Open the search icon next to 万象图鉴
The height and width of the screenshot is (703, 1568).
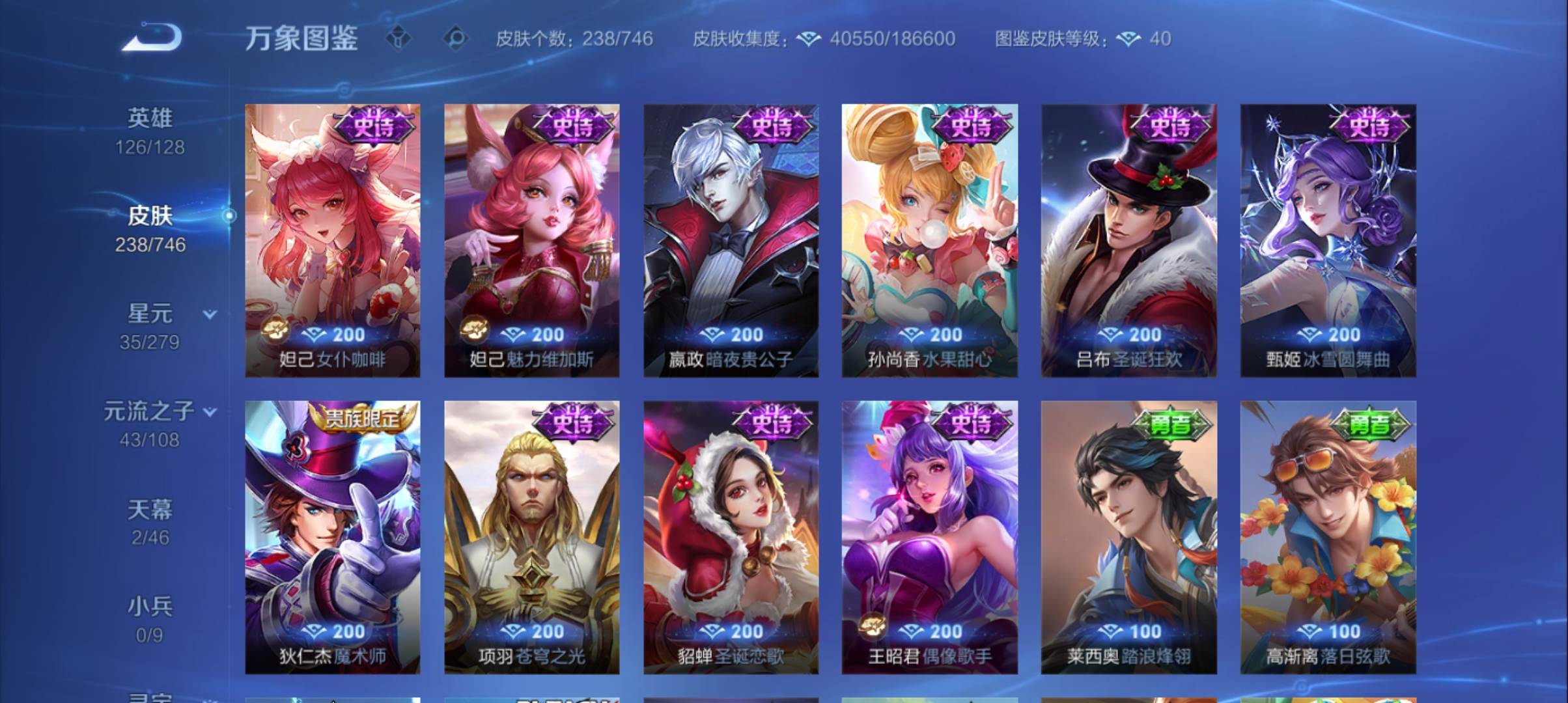(457, 39)
